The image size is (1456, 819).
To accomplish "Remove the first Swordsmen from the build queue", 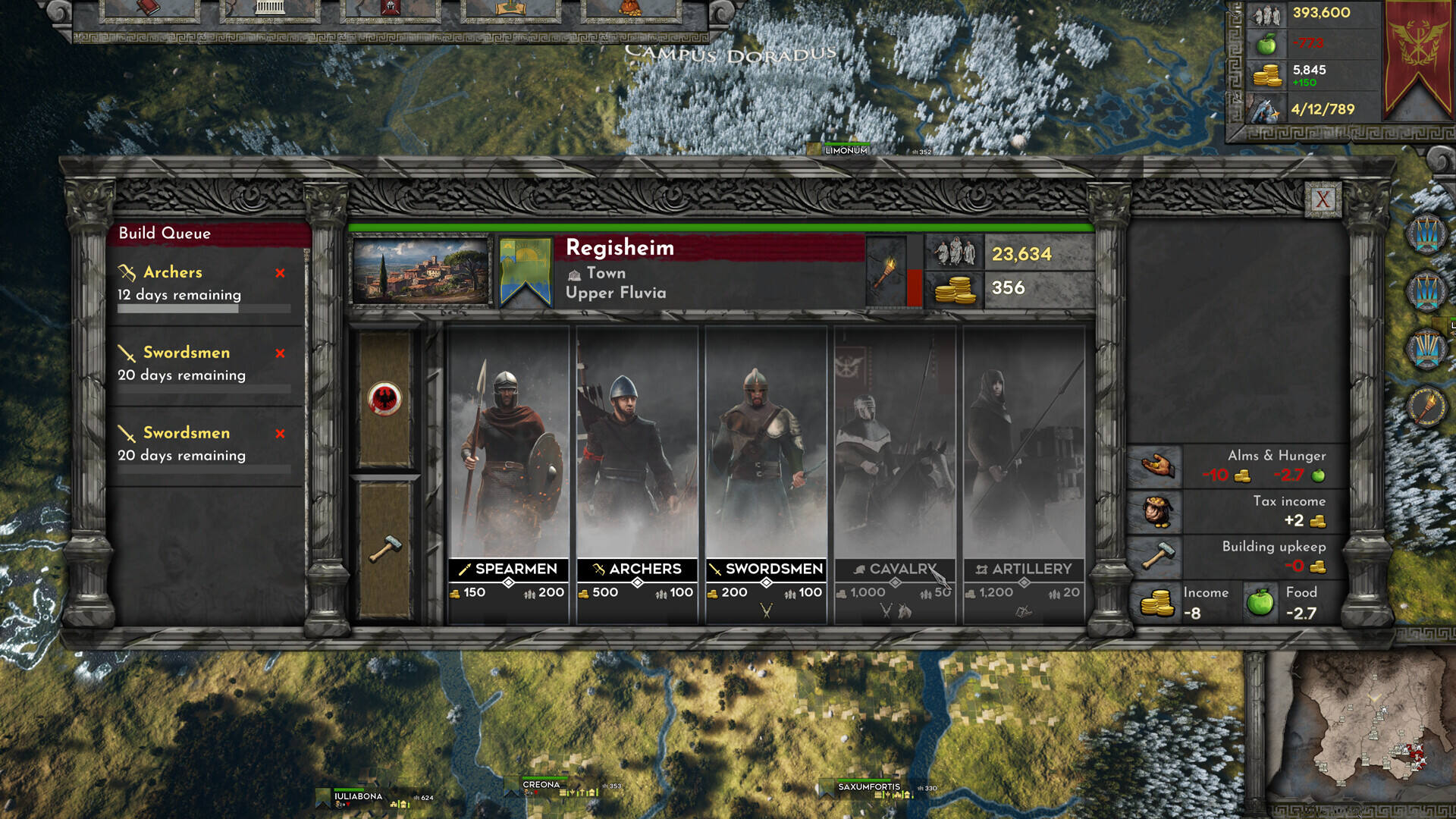I will tap(281, 353).
